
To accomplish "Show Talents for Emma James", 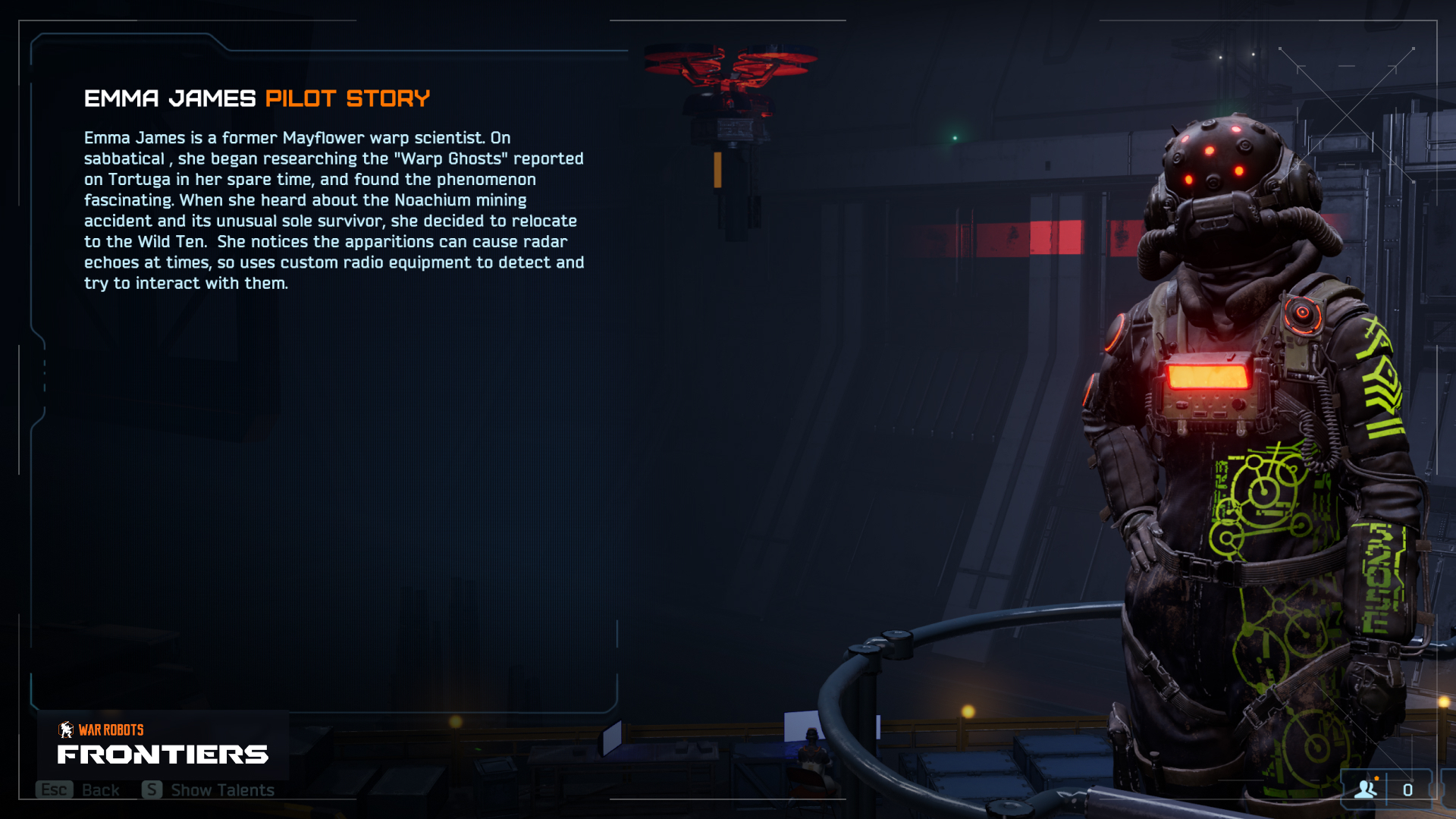I will [x=209, y=790].
